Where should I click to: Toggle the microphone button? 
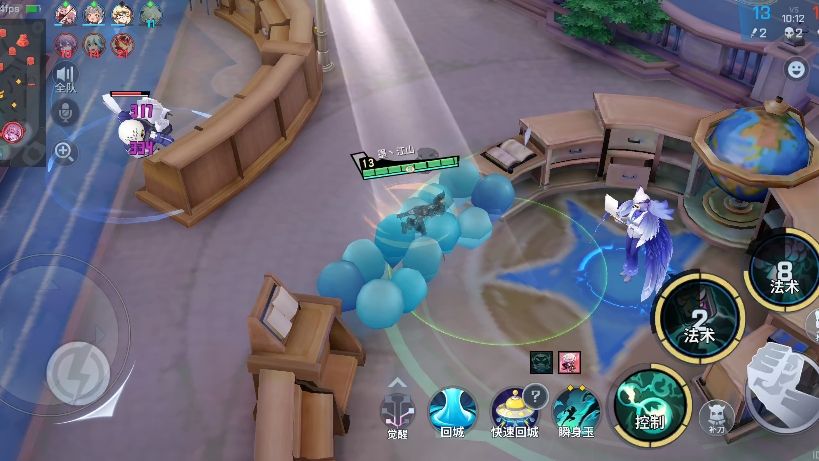[x=66, y=113]
